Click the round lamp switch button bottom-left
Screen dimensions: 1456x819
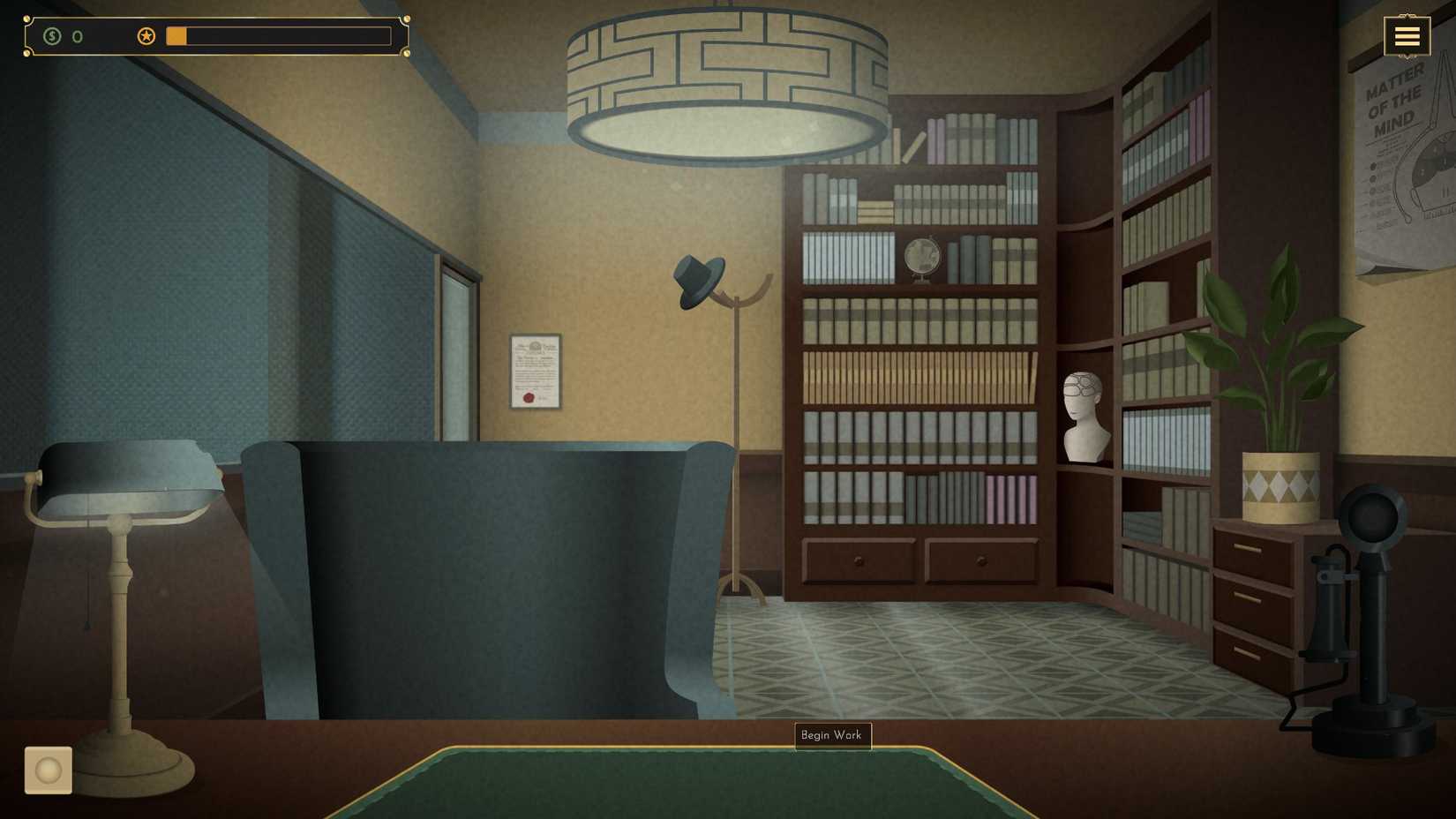47,770
